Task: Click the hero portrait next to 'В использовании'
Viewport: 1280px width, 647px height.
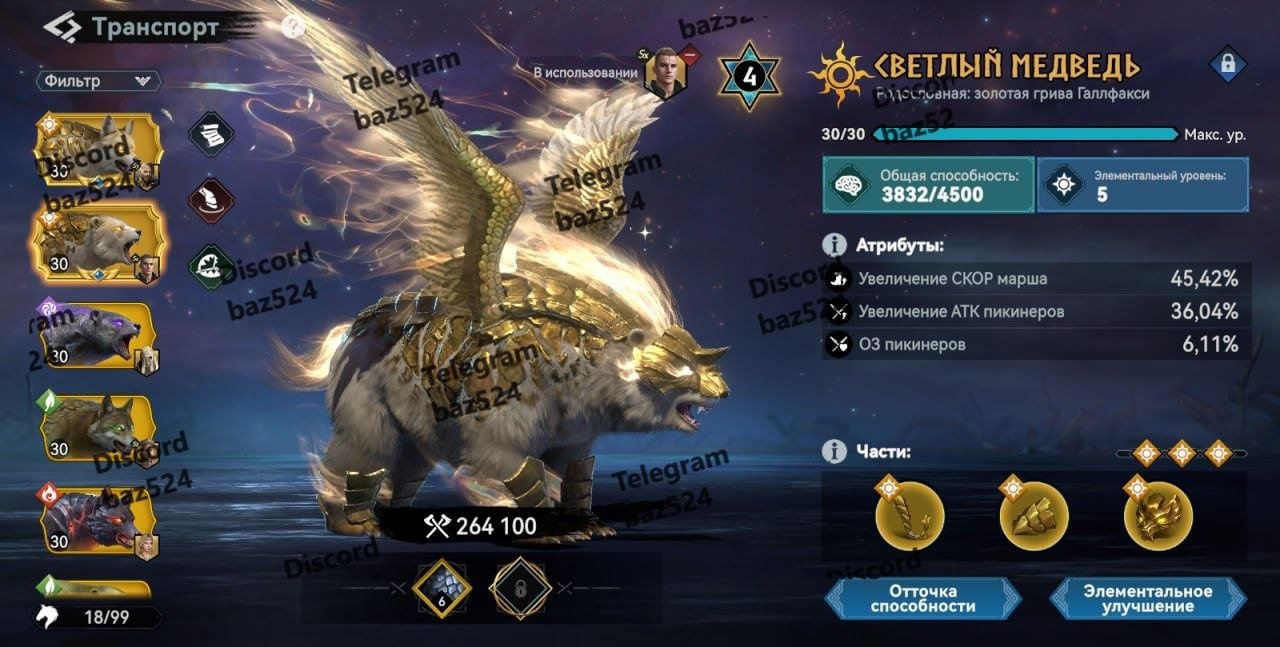Action: (664, 73)
